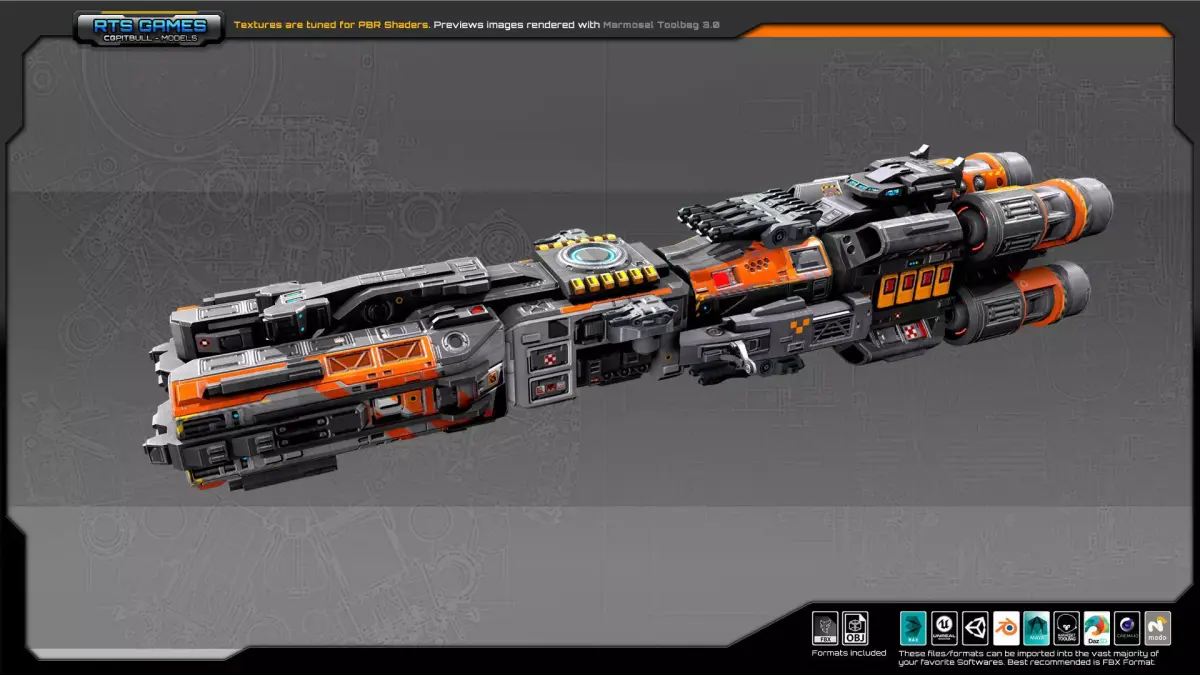1200x675 pixels.
Task: Select the Marmoset Toolbag icon
Action: pyautogui.click(x=1067, y=628)
